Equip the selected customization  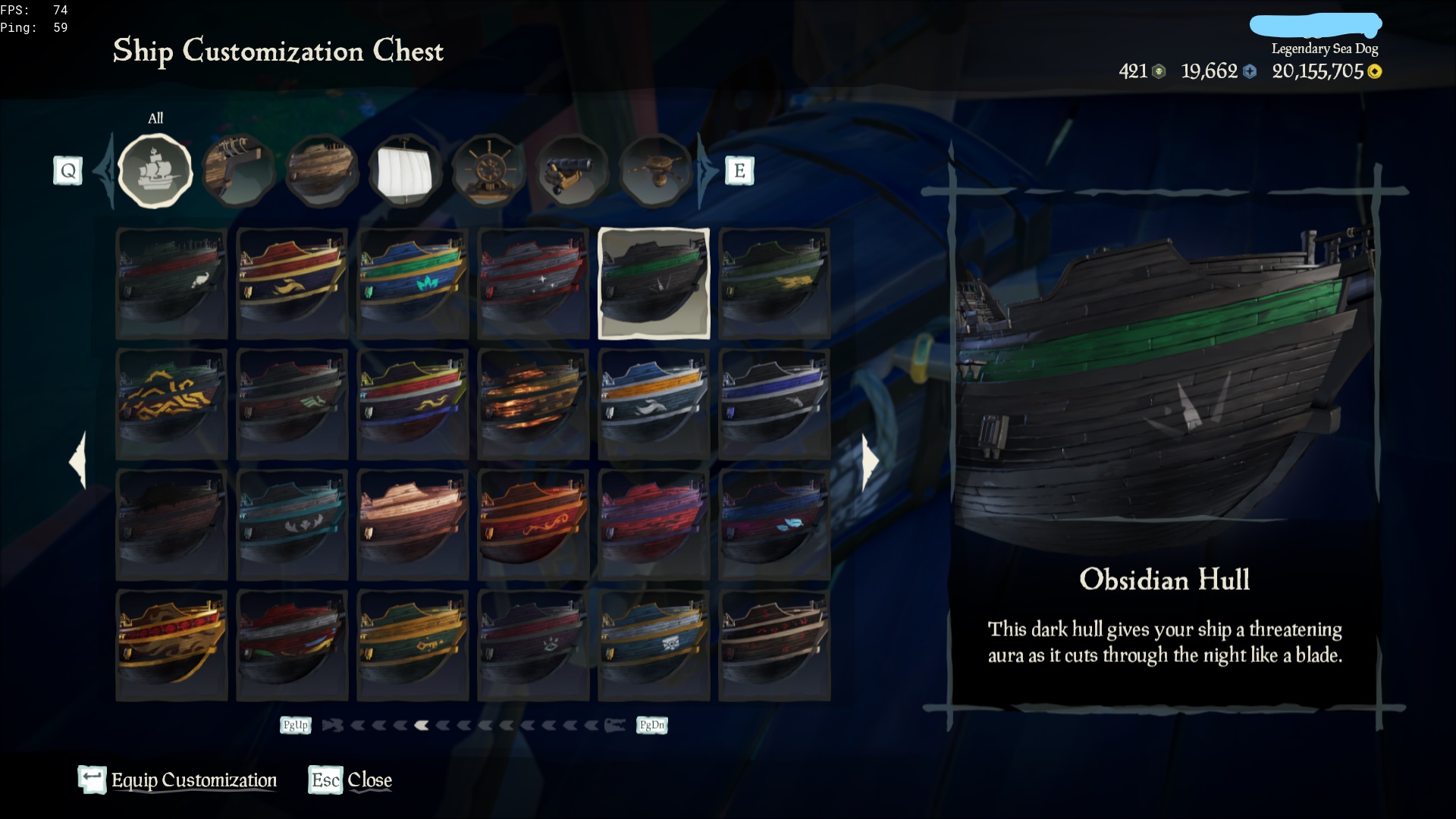[178, 780]
